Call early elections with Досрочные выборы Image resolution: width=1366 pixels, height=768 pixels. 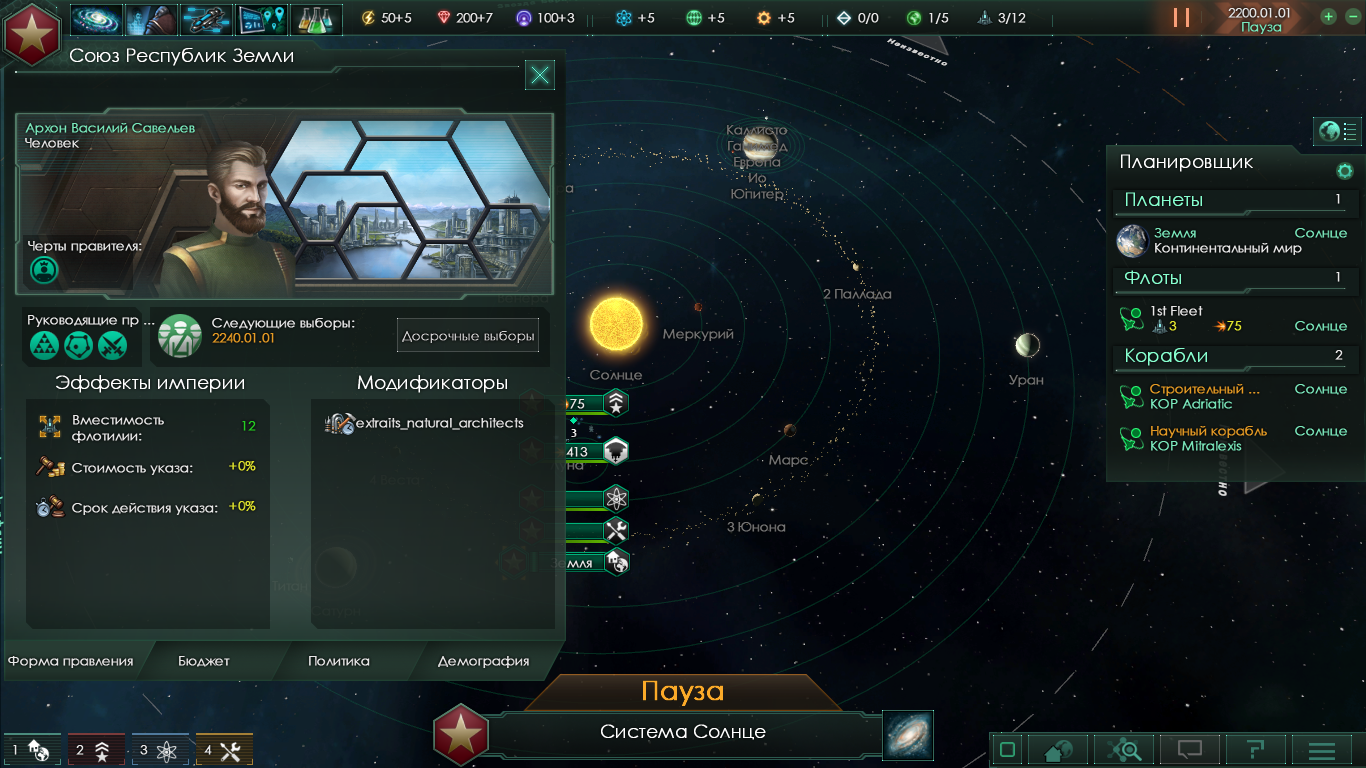468,336
